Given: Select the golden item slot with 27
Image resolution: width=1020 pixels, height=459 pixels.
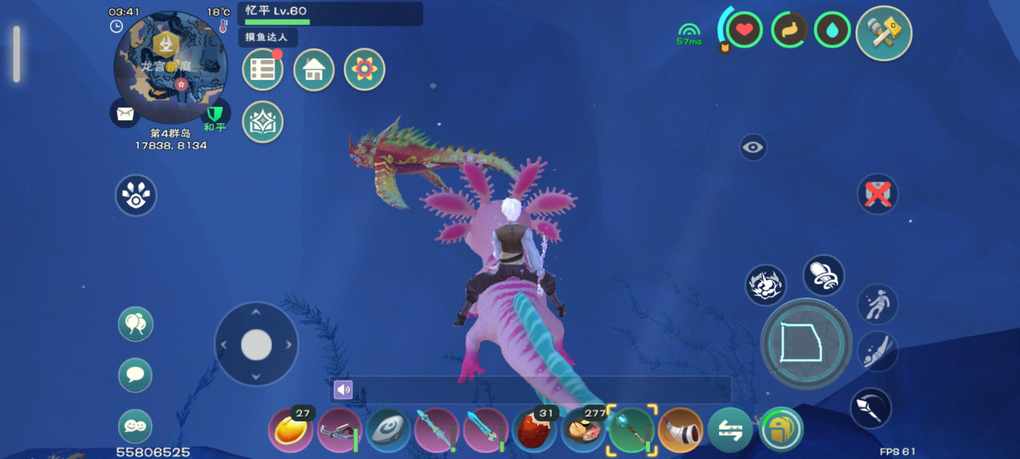Looking at the screenshot, I should click(x=290, y=431).
